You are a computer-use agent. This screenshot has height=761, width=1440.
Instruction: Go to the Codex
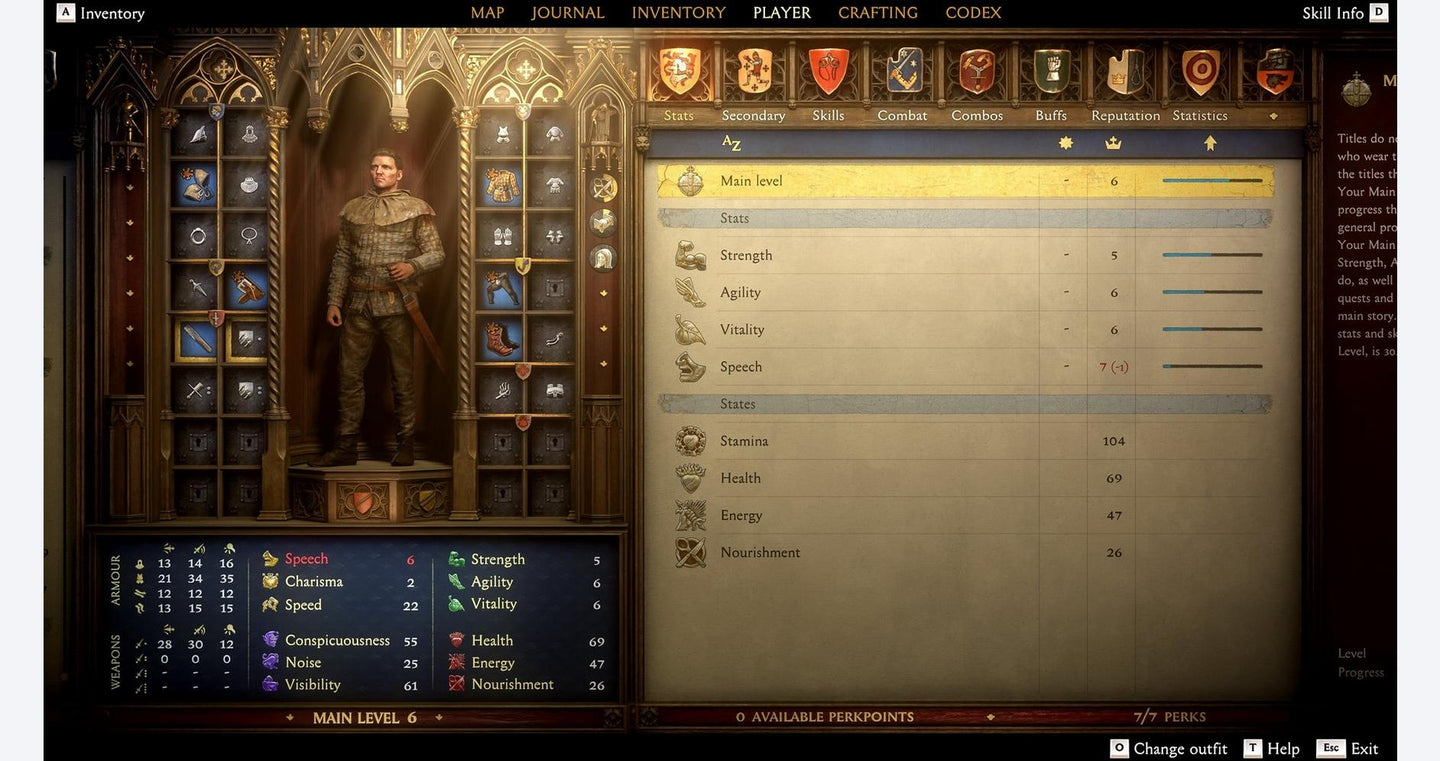pos(972,13)
